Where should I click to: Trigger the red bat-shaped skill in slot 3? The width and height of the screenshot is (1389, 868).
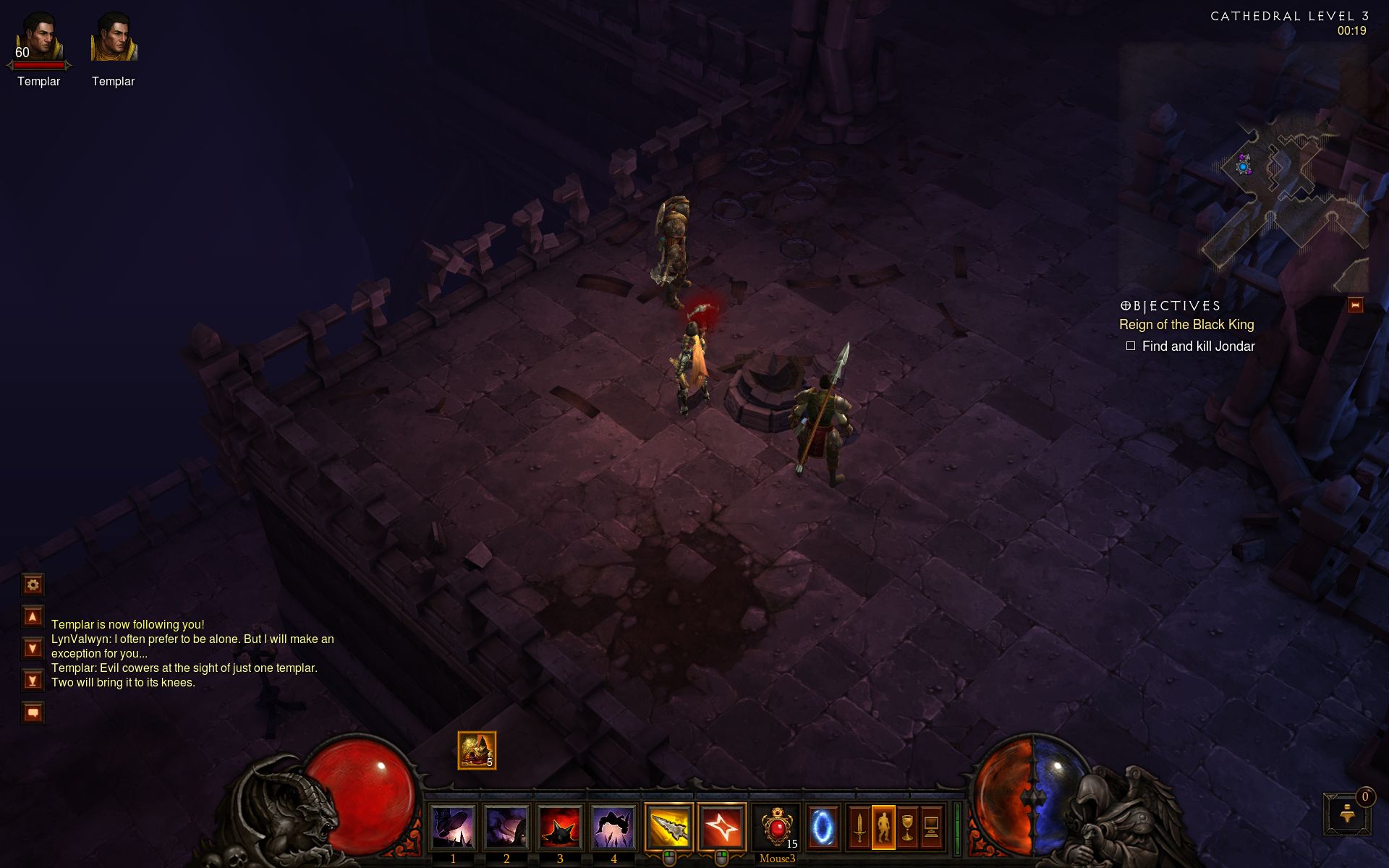(x=560, y=827)
